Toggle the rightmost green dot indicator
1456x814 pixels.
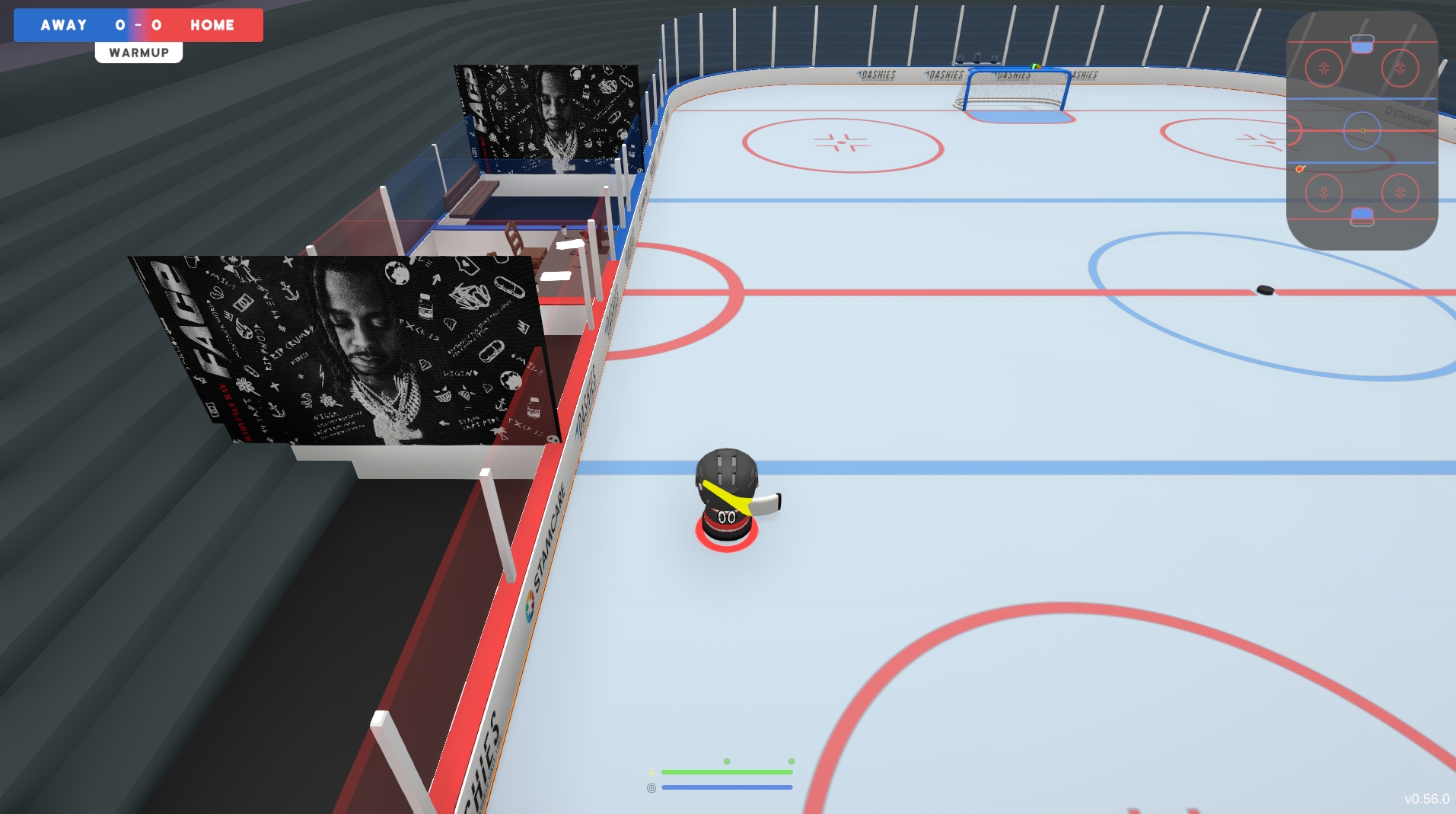coord(792,761)
